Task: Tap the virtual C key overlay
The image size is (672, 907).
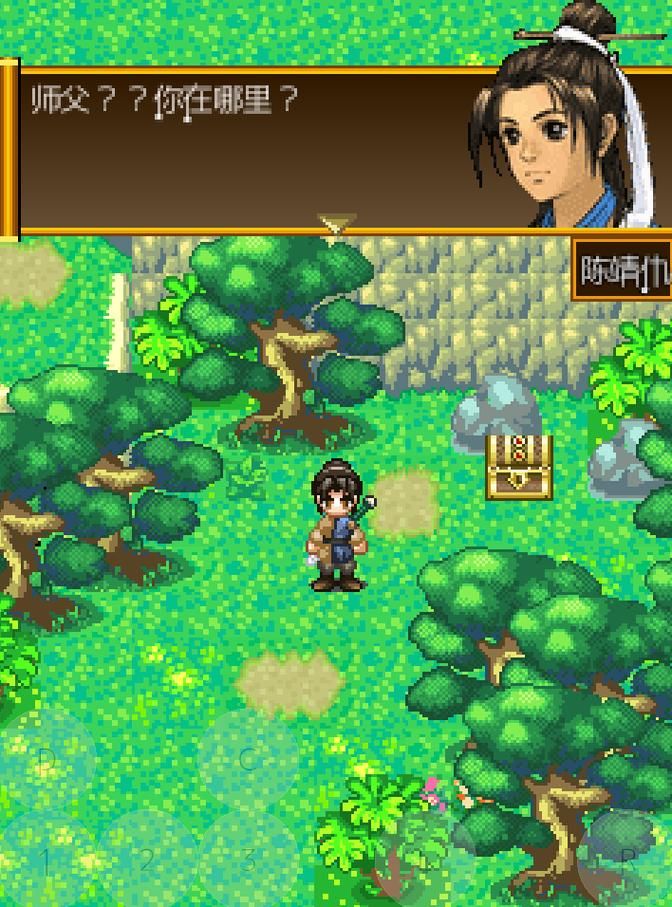Action: click(x=248, y=760)
